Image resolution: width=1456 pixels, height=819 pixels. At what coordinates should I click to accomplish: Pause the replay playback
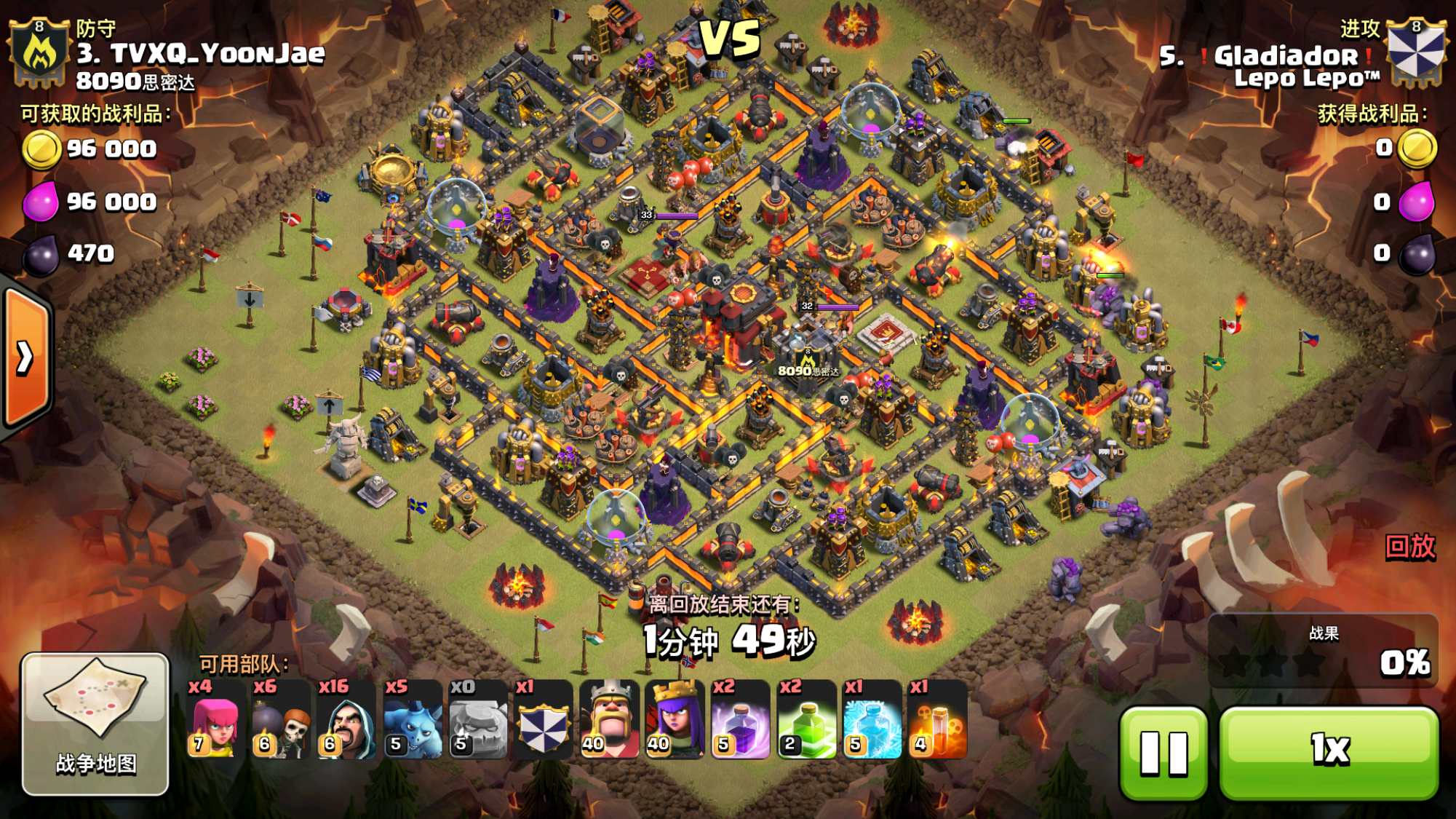[1163, 752]
